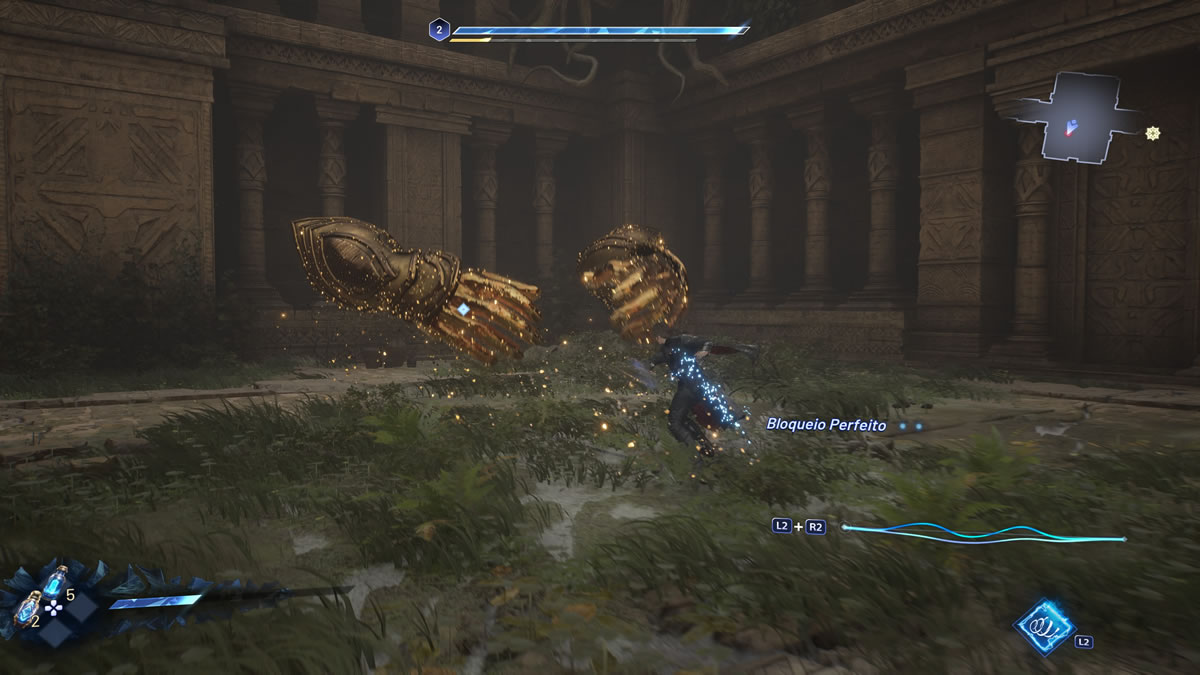Select the objective marker beside the minimap

[x=1153, y=133]
